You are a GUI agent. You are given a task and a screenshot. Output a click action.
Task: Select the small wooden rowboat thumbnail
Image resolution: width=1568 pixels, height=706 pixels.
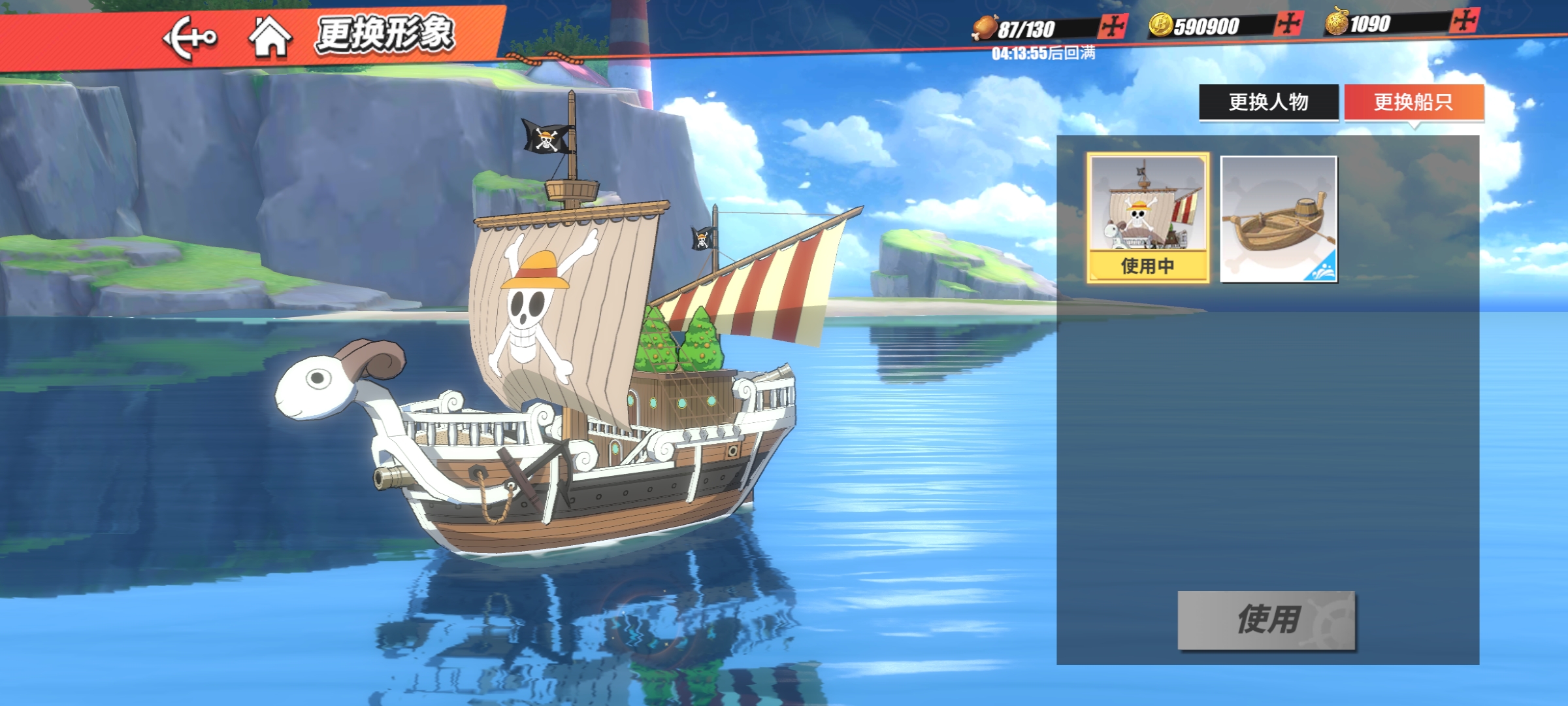(1279, 219)
